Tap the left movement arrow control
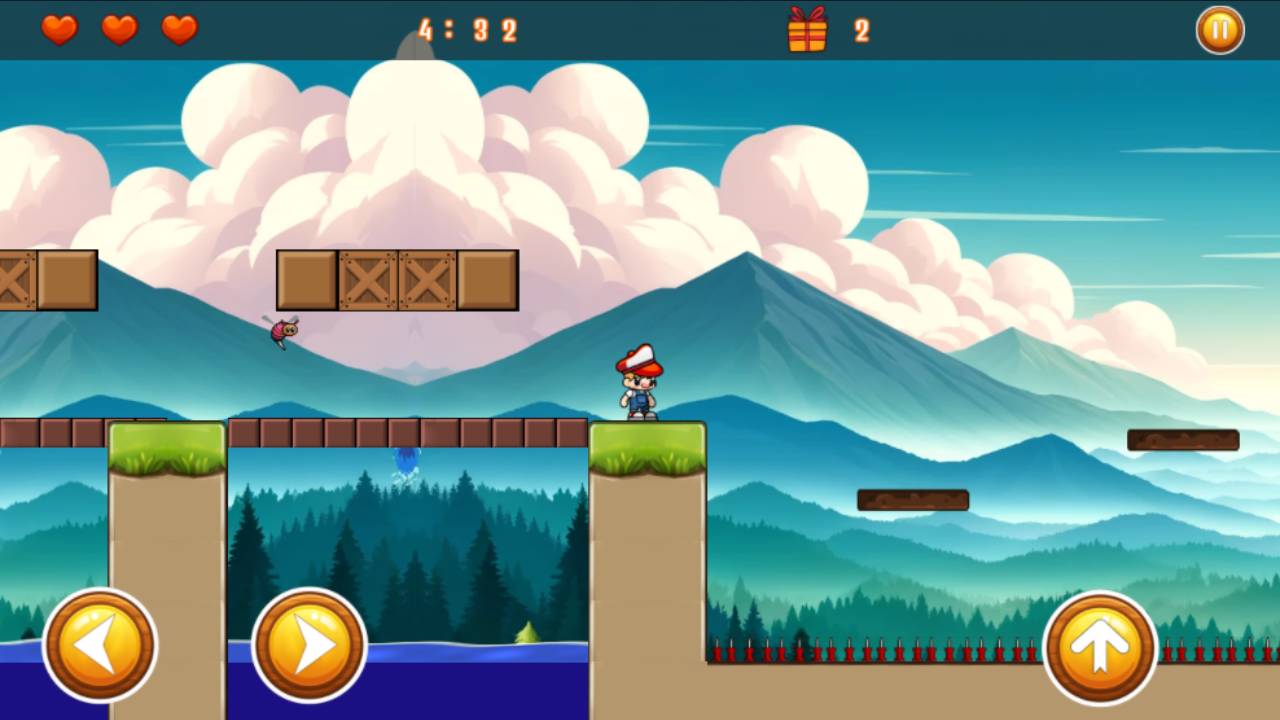1280x720 pixels. click(x=100, y=644)
